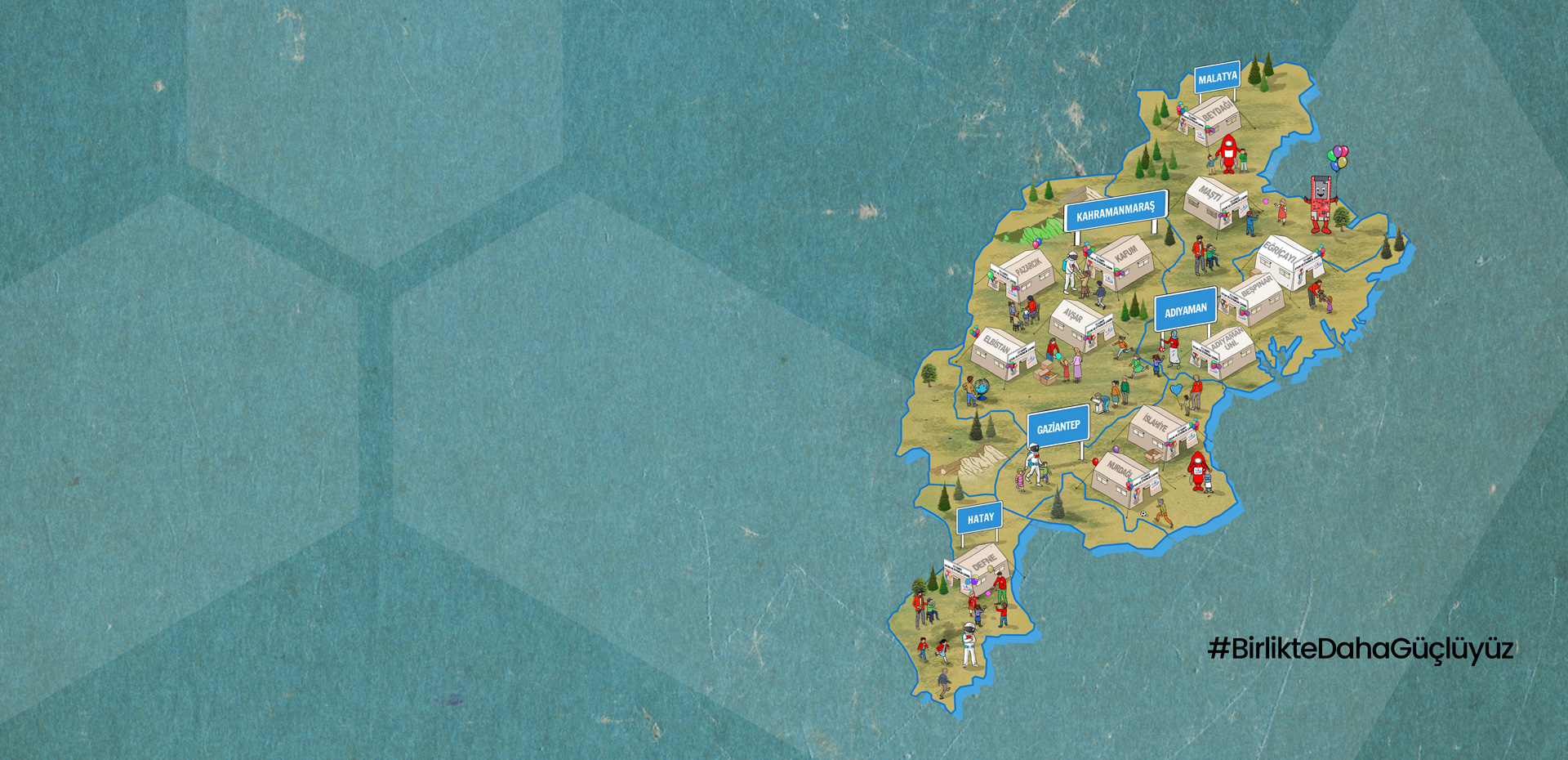Open the Beydağı tent

1212,118
